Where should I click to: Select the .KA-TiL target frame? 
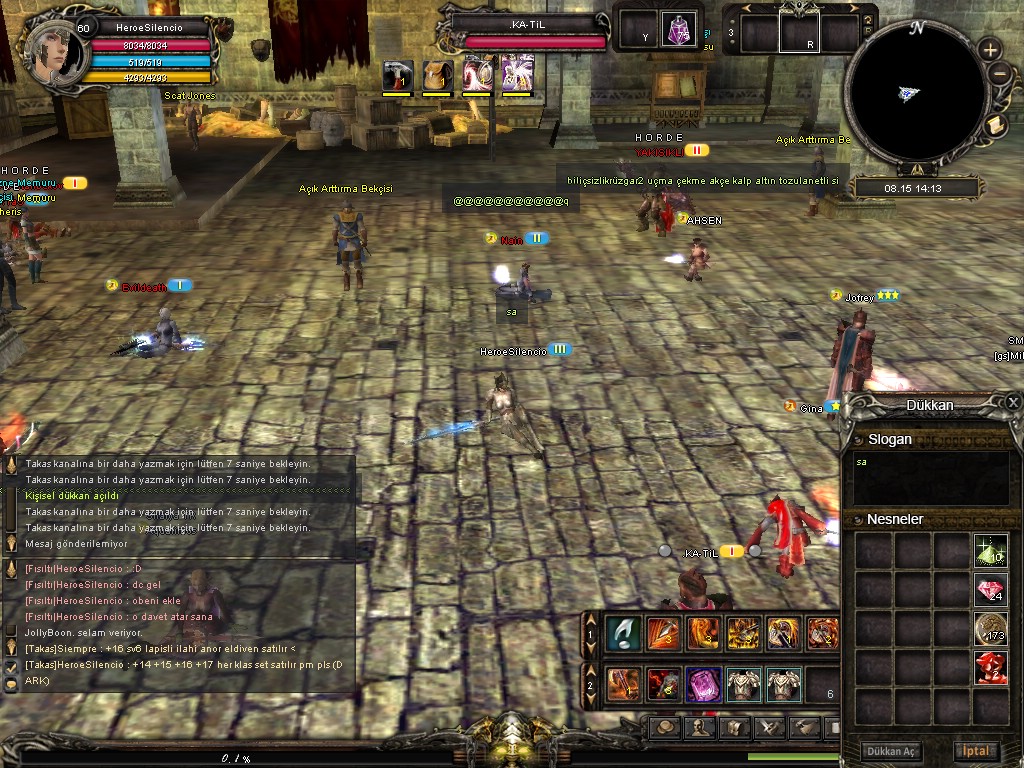pyautogui.click(x=530, y=30)
